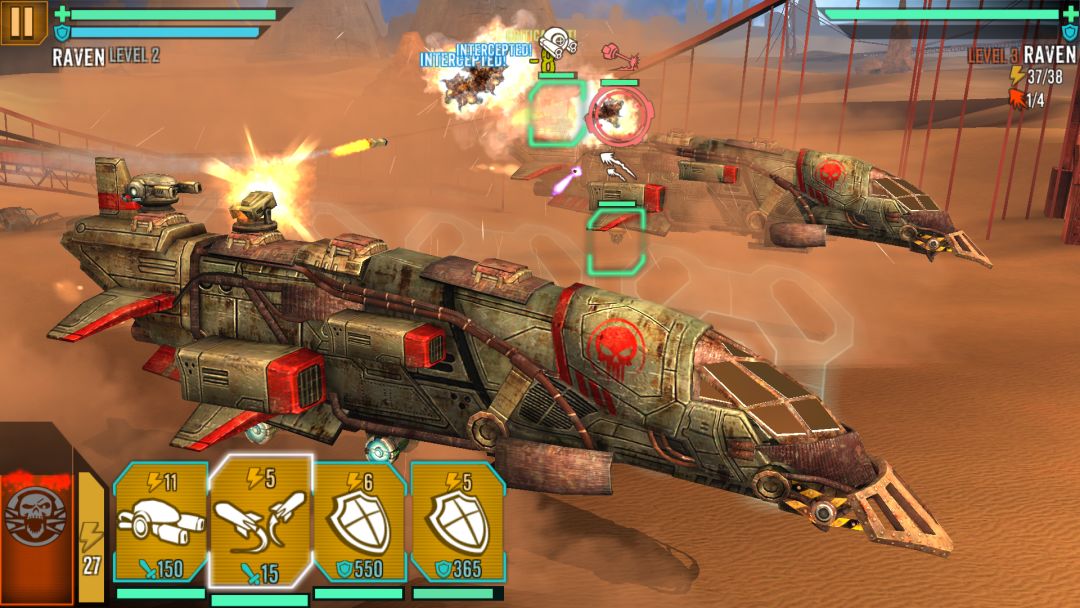Use the 365 shield card
Screen dimensions: 1080x608
click(x=456, y=524)
